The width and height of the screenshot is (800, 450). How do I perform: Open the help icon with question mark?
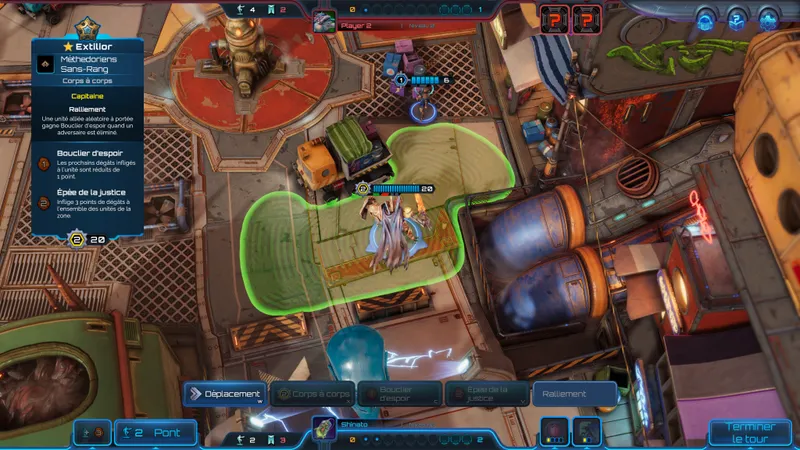738,18
